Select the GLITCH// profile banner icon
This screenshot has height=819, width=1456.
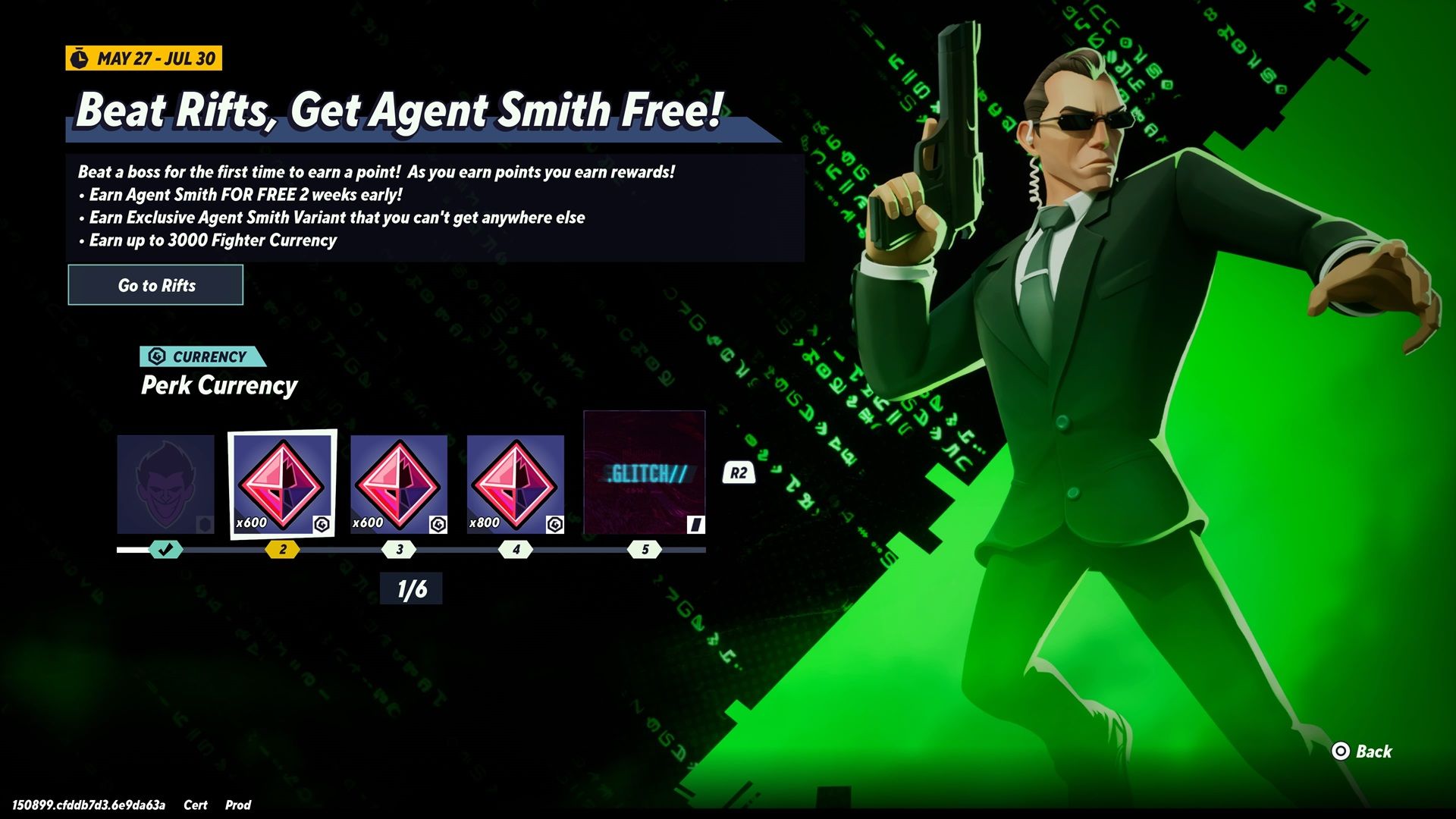click(x=644, y=470)
